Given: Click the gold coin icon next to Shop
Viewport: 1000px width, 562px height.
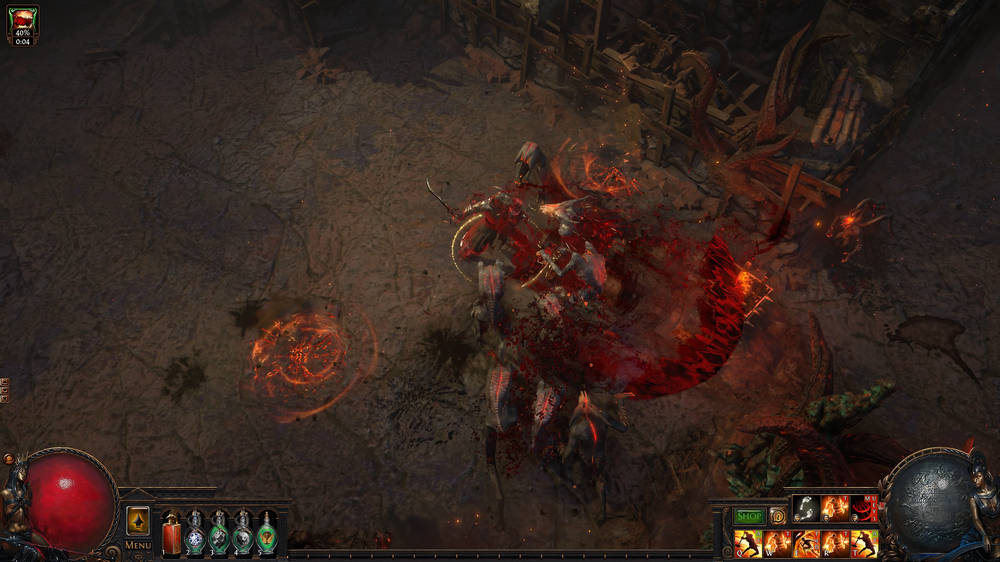Looking at the screenshot, I should click(777, 516).
